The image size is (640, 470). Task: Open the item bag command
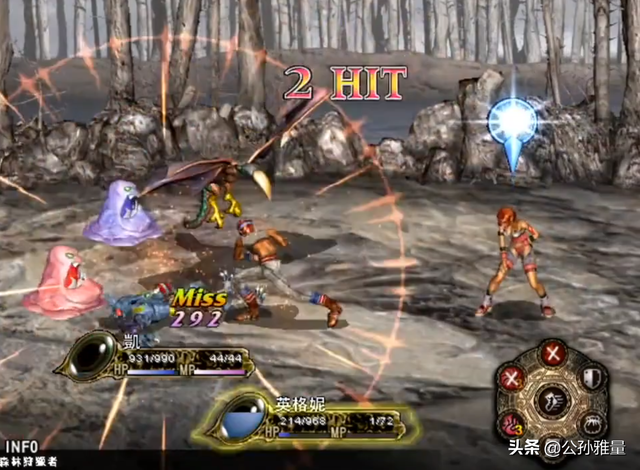pos(590,423)
